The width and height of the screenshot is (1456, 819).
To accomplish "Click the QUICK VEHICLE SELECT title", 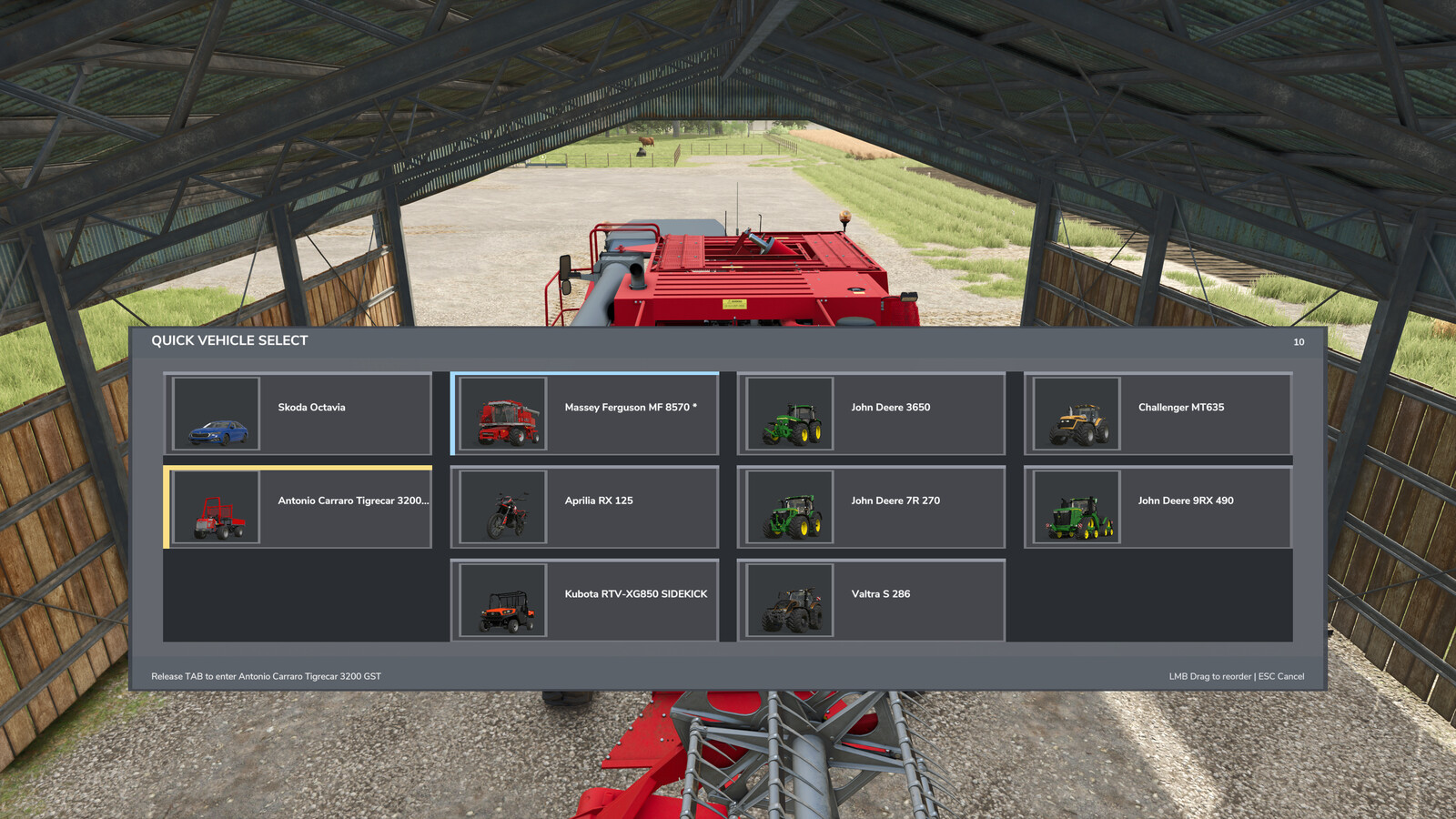I will (x=229, y=340).
